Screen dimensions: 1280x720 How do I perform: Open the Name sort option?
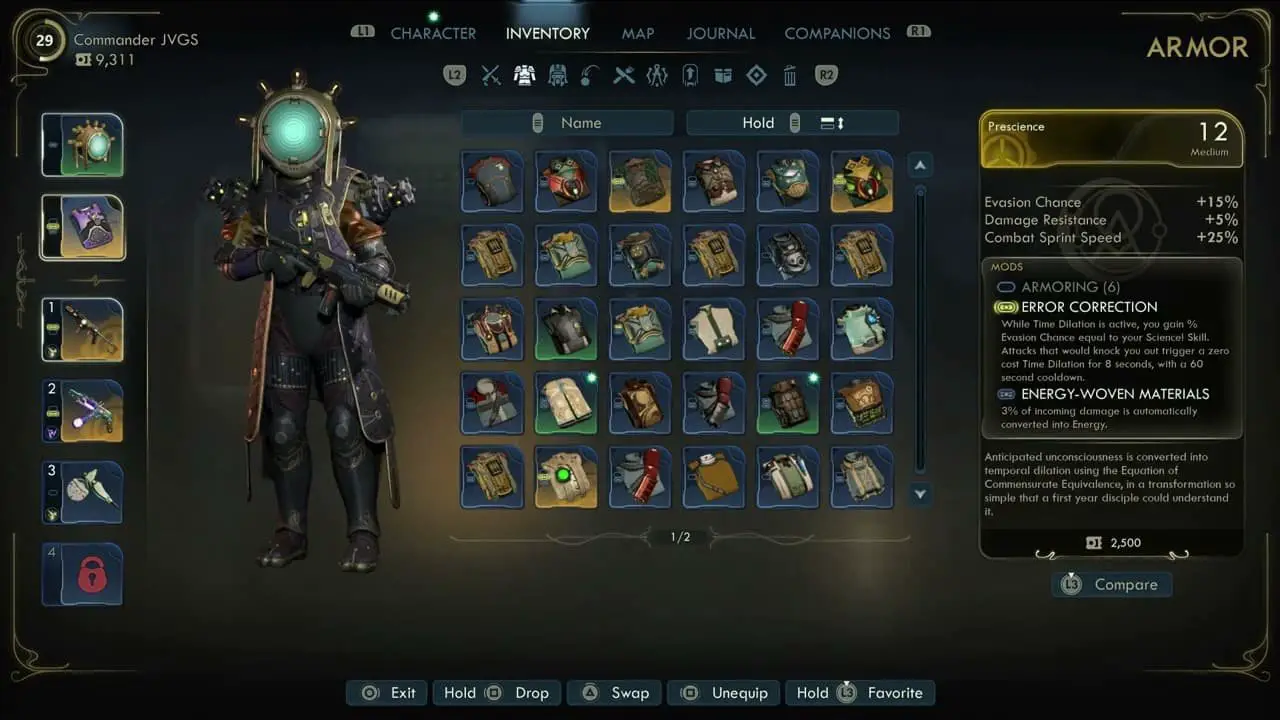pos(567,123)
